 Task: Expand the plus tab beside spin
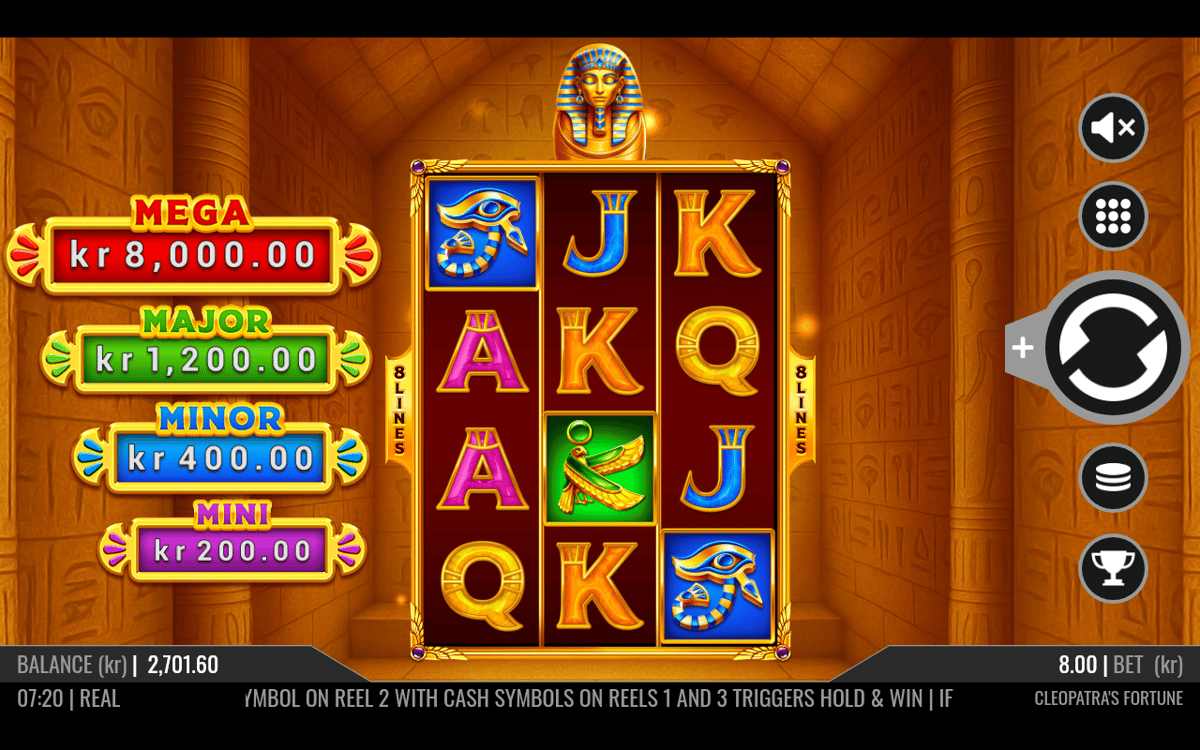point(1023,348)
